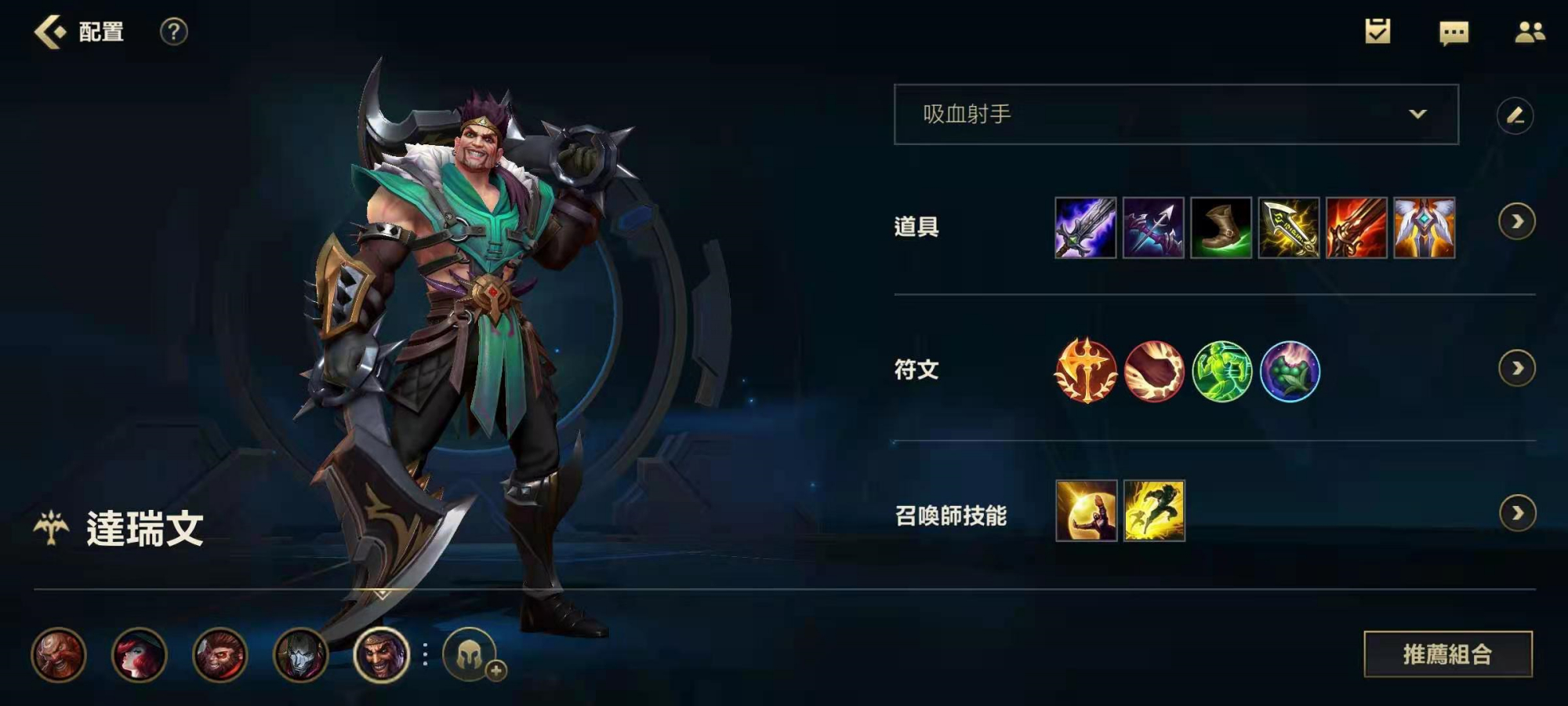Viewport: 1568px width, 706px height.
Task: Open the question mark help button
Action: coord(173,32)
